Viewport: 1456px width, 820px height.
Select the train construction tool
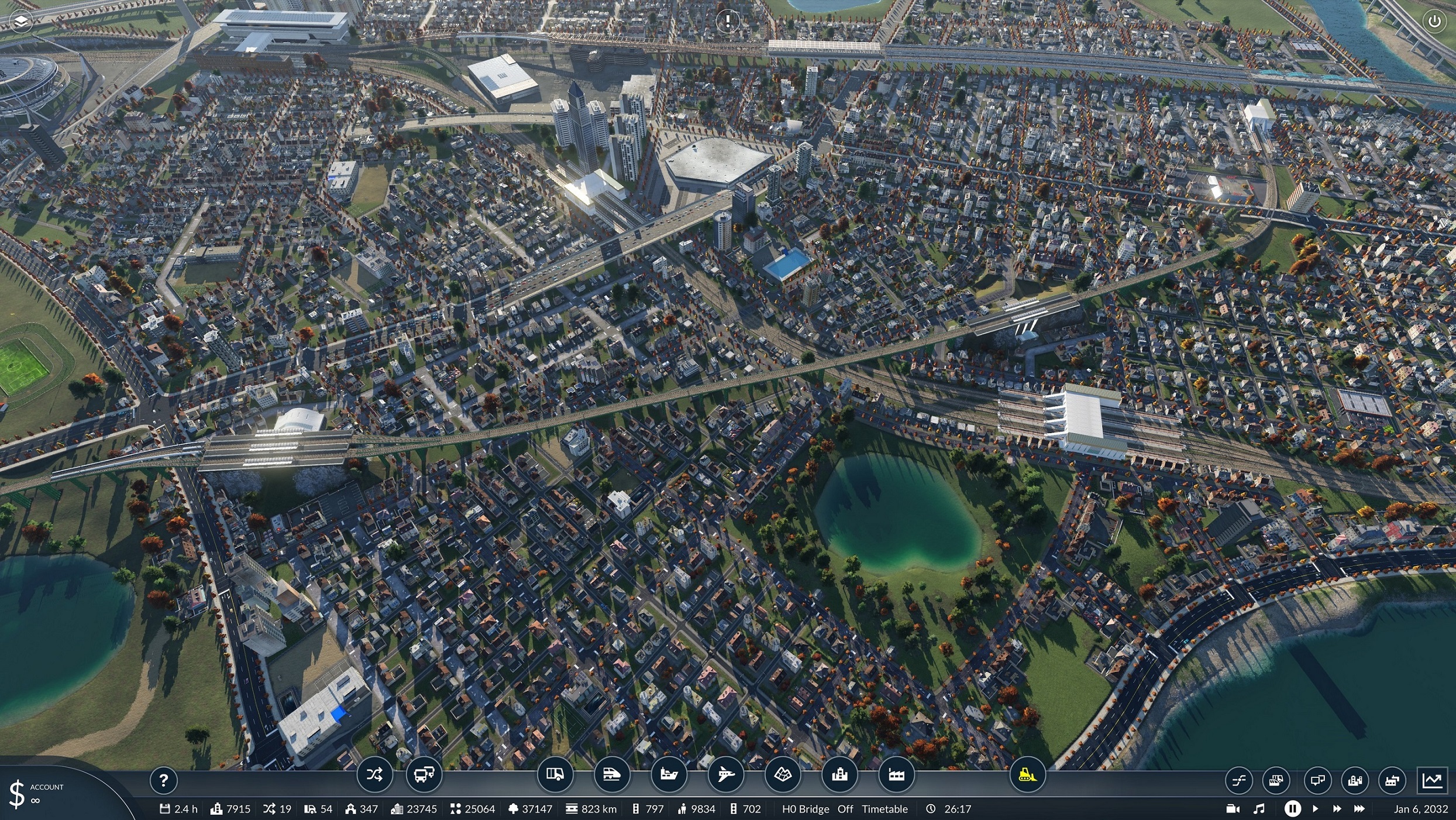click(x=612, y=774)
